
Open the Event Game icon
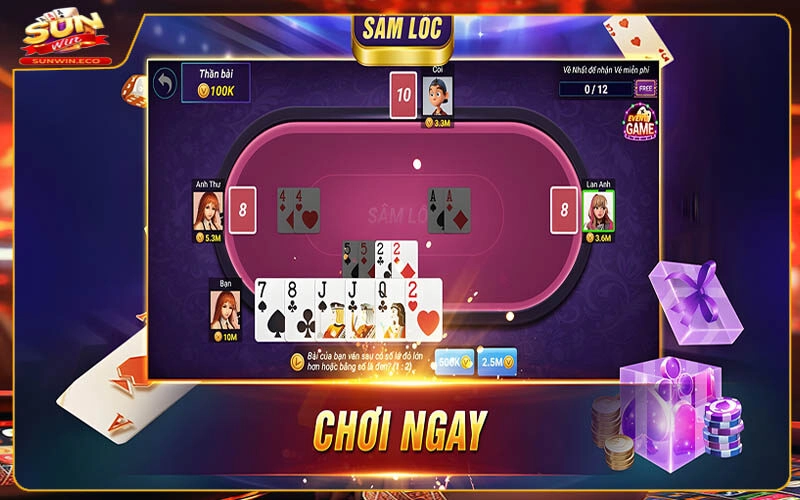639,123
